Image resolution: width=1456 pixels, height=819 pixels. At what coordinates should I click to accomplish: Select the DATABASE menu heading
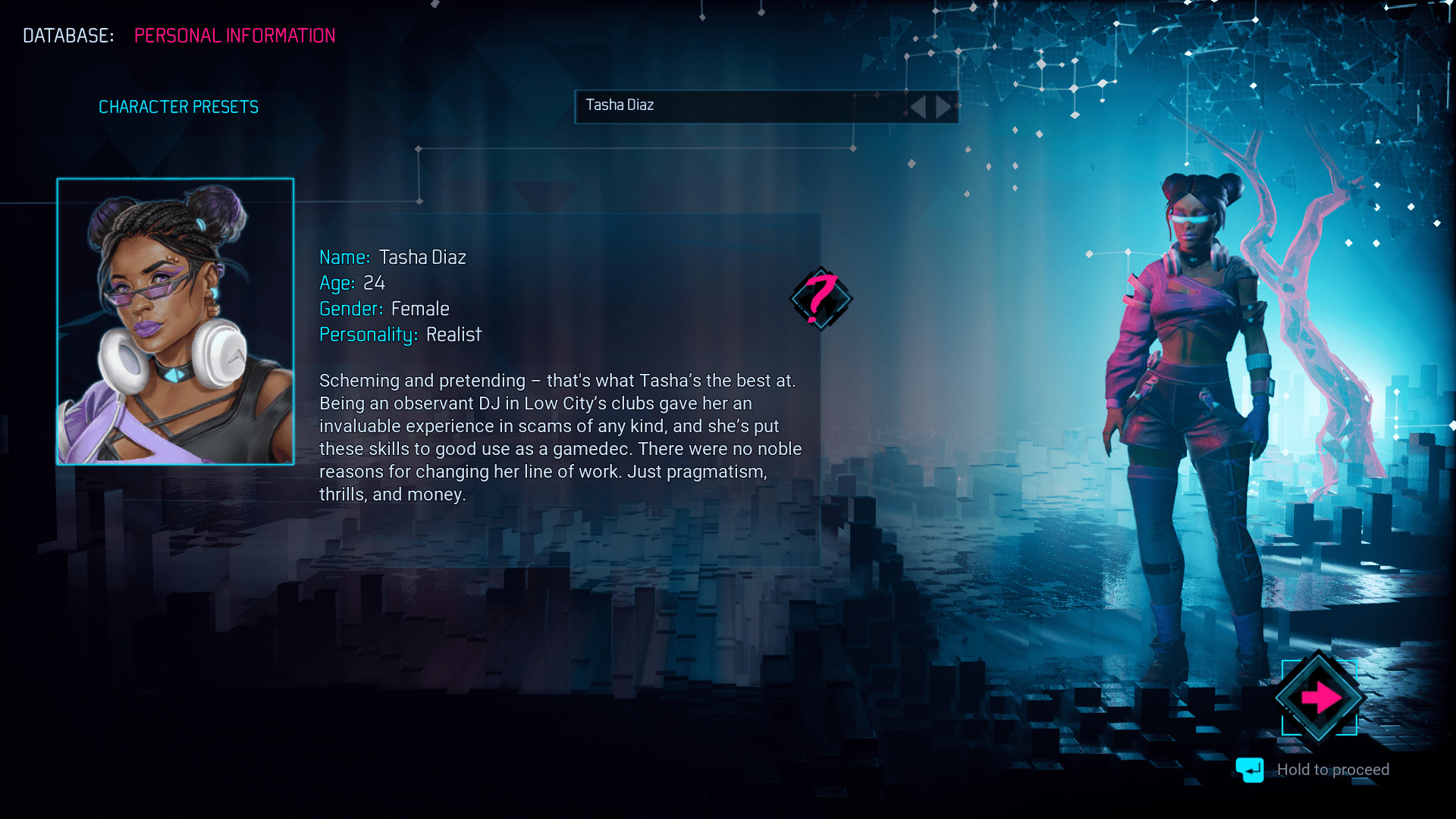coord(67,35)
